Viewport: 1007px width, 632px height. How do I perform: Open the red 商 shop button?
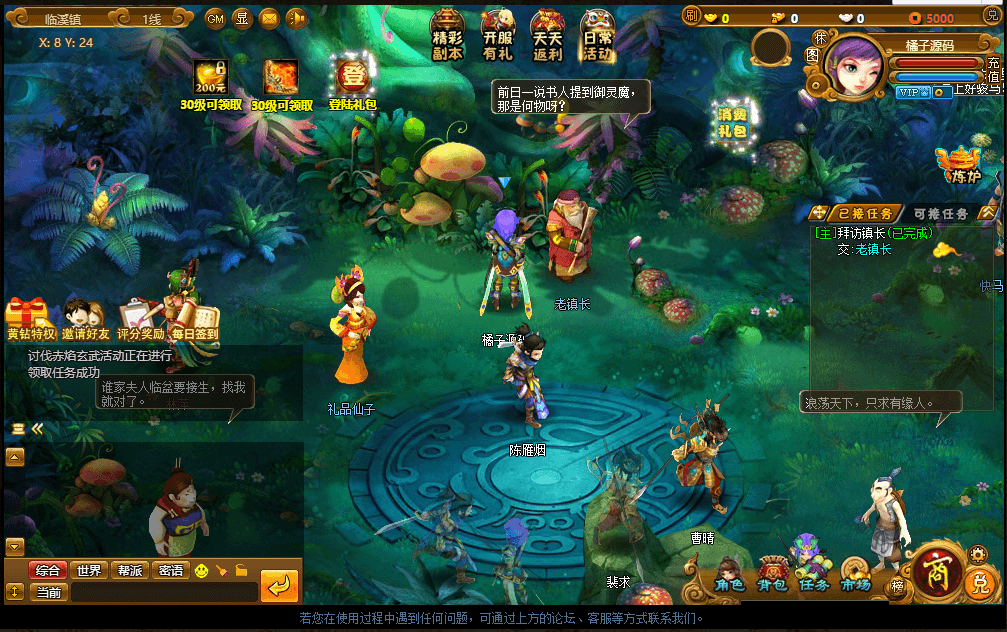pyautogui.click(x=937, y=569)
